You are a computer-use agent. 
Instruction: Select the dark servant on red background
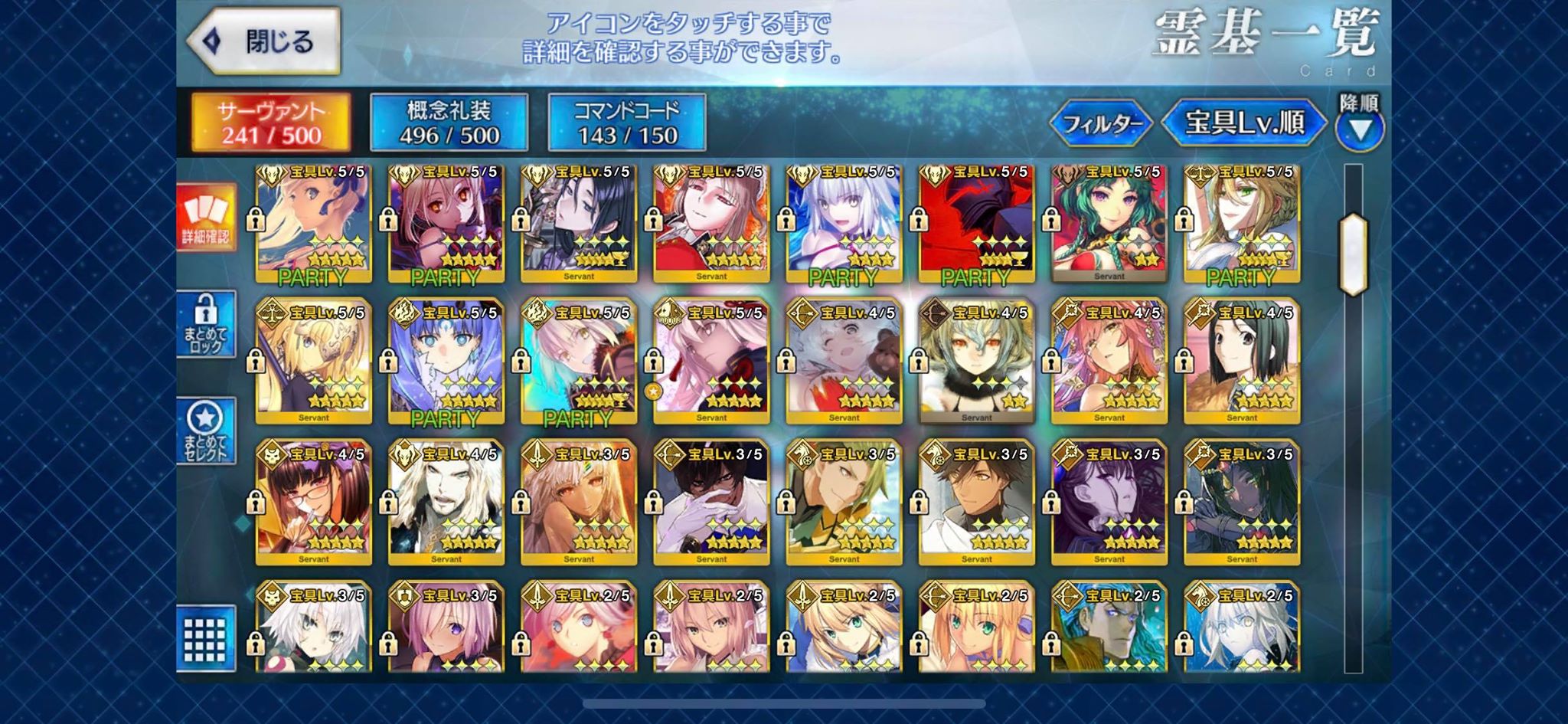[x=976, y=222]
